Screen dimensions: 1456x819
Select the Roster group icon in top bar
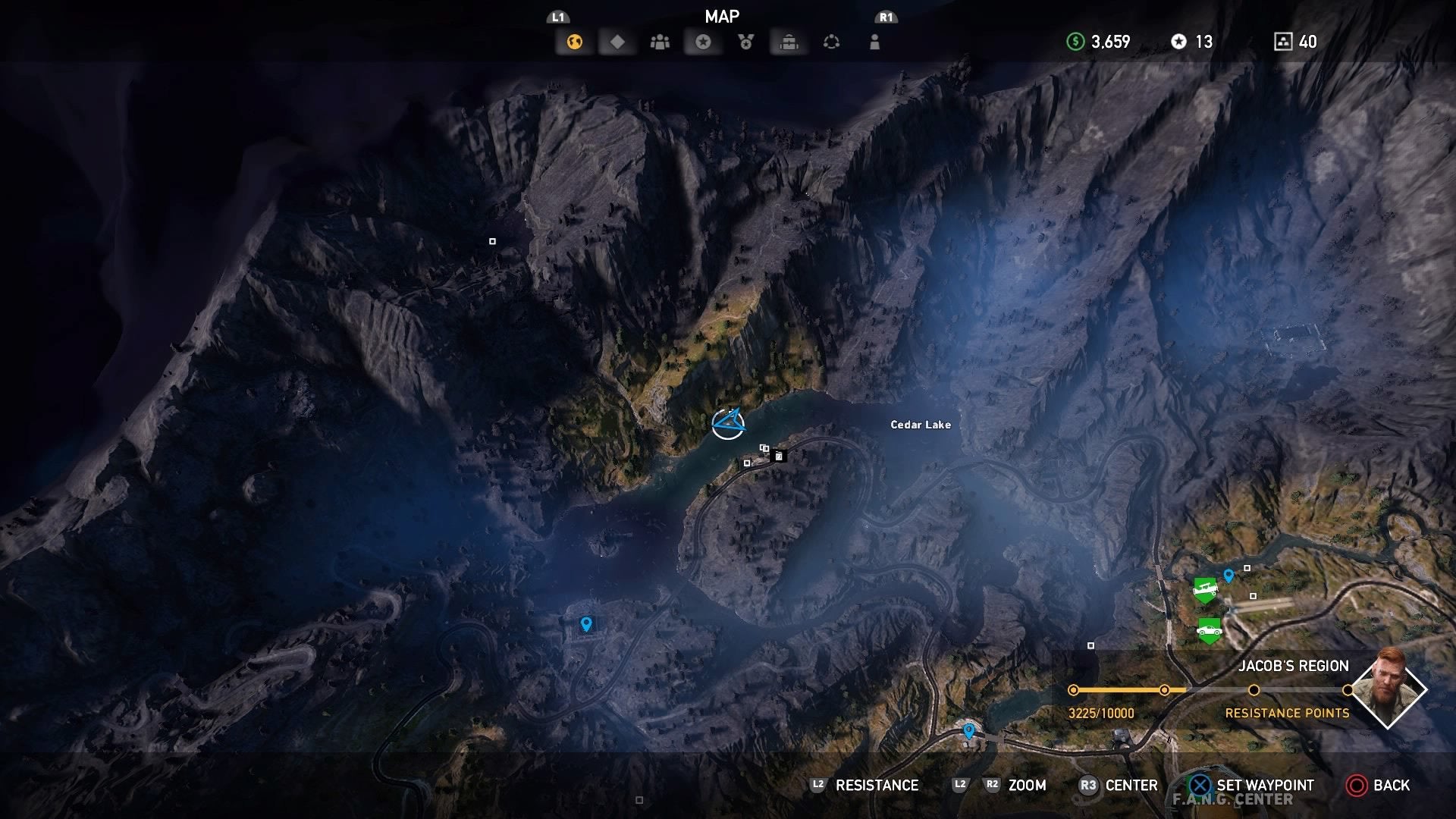point(659,42)
